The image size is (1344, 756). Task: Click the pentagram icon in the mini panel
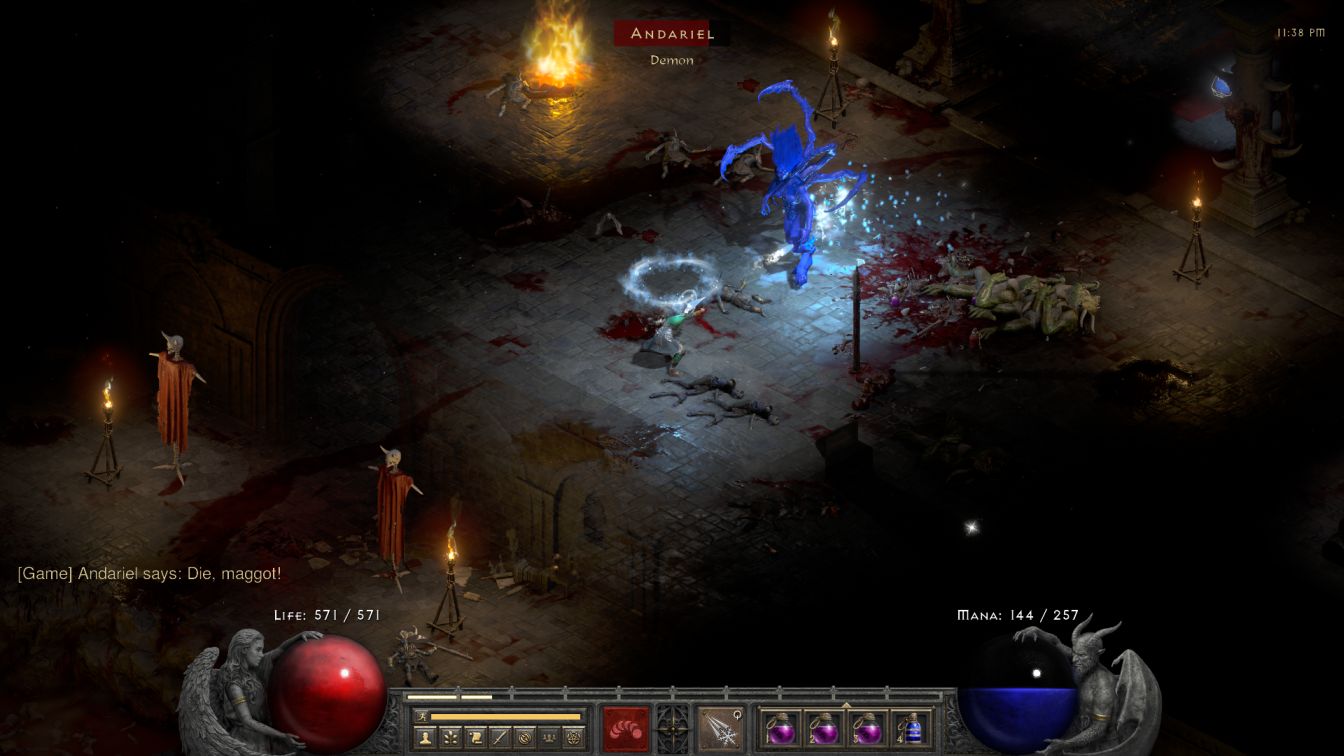click(x=574, y=738)
